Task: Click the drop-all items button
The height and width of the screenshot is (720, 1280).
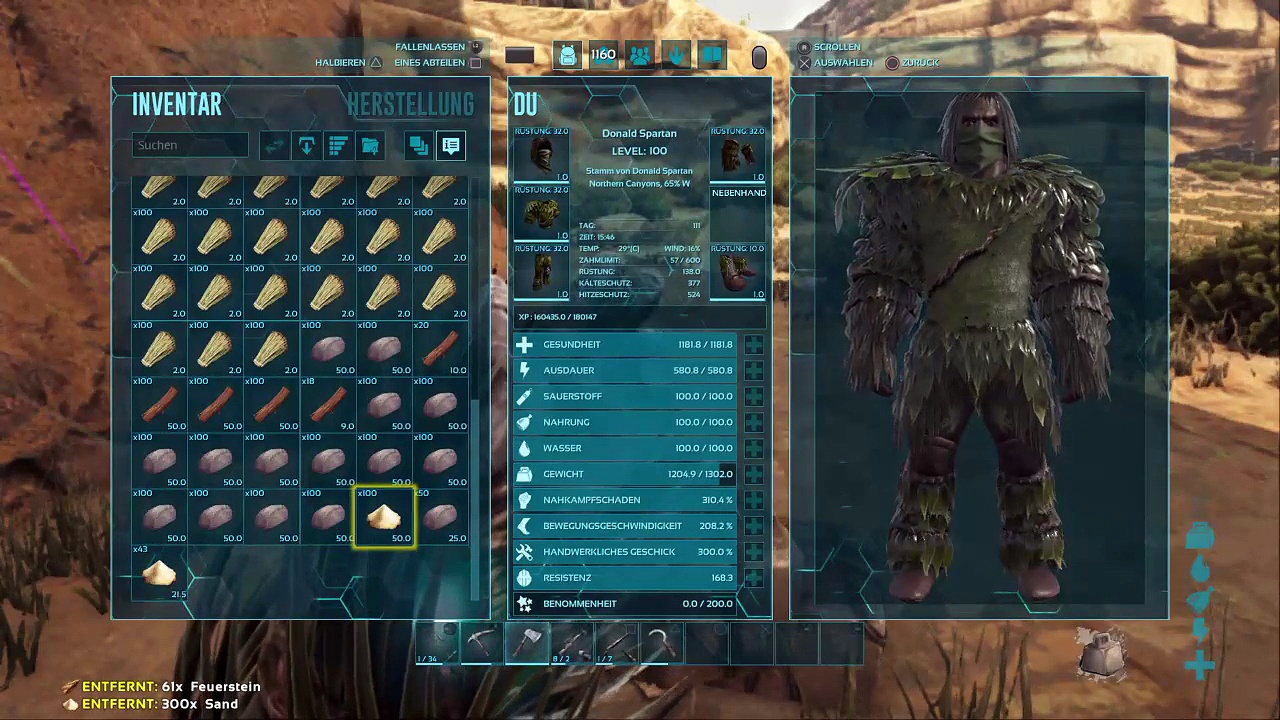Action: coord(306,146)
